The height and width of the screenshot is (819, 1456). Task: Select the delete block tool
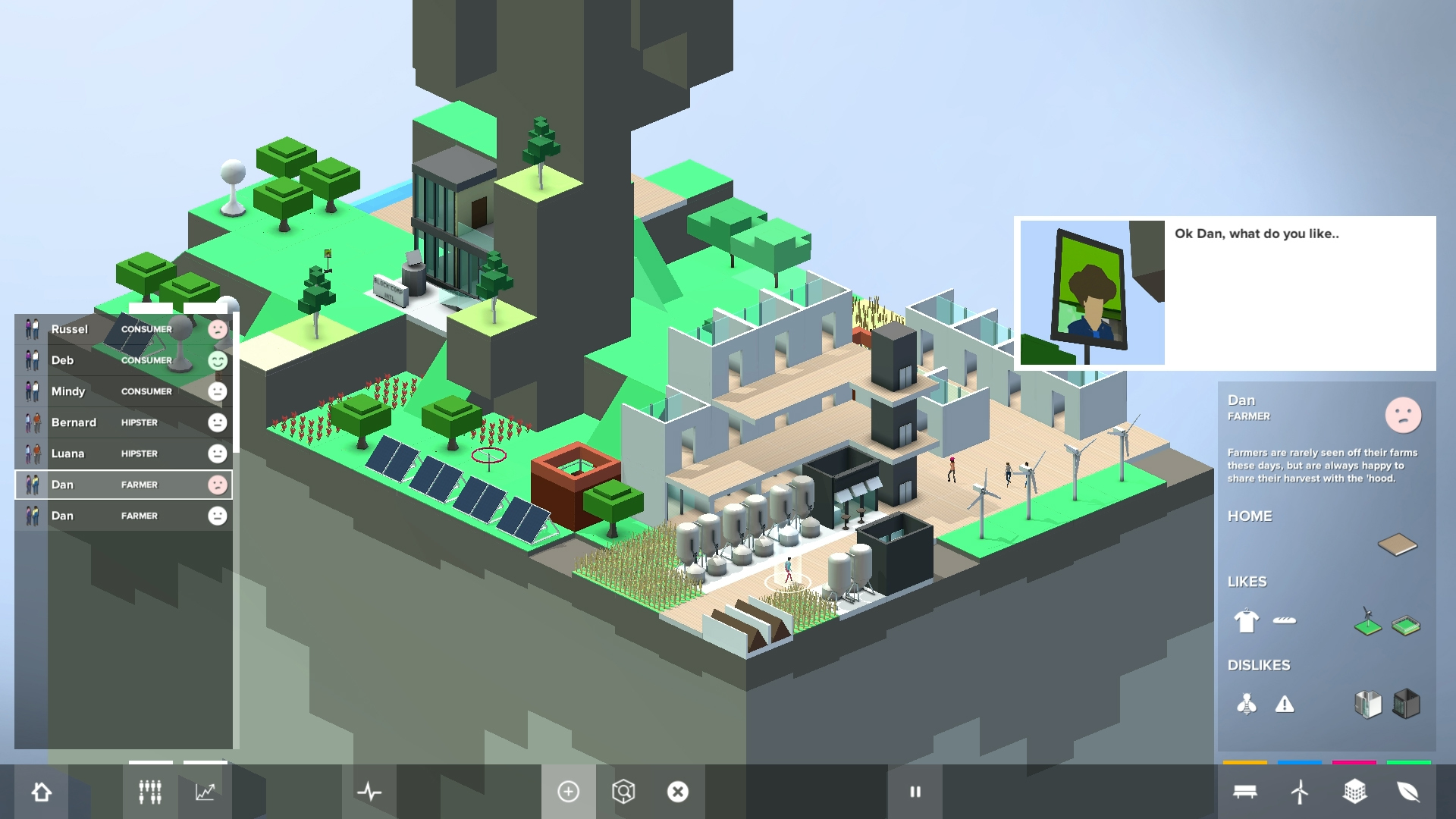(677, 791)
